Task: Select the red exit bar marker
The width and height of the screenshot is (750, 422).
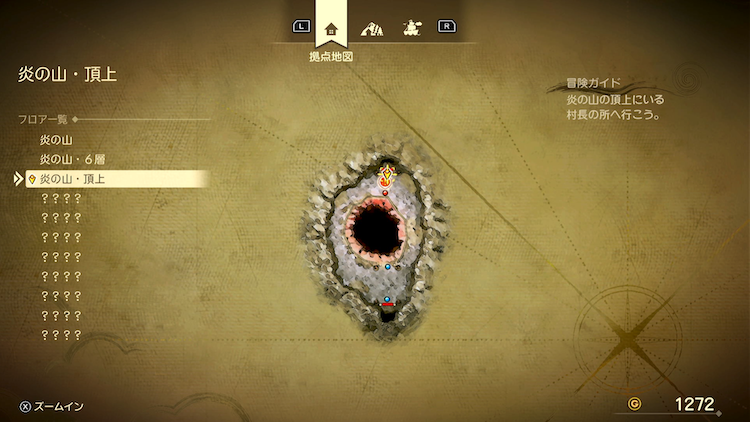Action: point(388,305)
